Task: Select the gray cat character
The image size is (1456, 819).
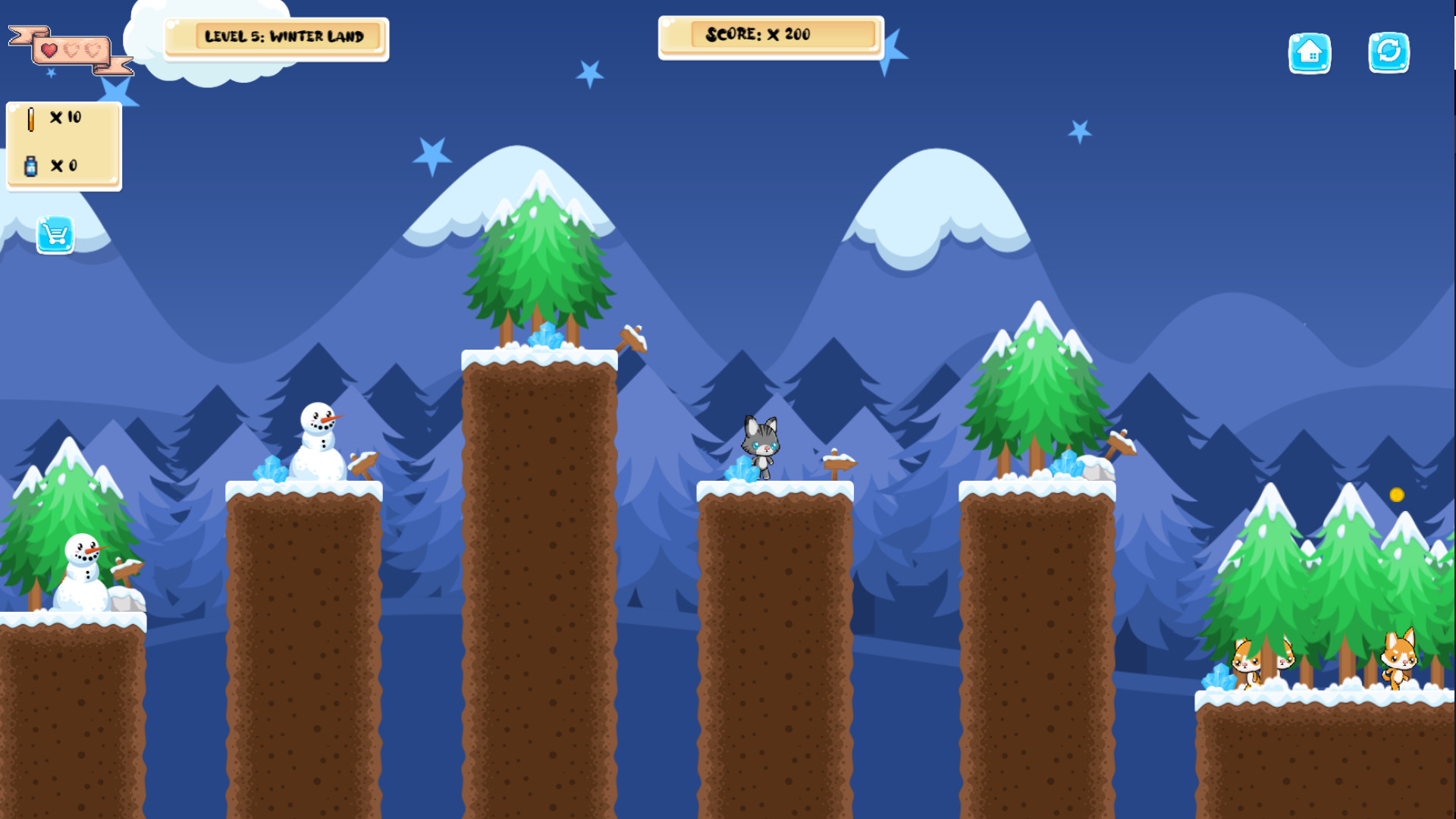Action: point(761,444)
